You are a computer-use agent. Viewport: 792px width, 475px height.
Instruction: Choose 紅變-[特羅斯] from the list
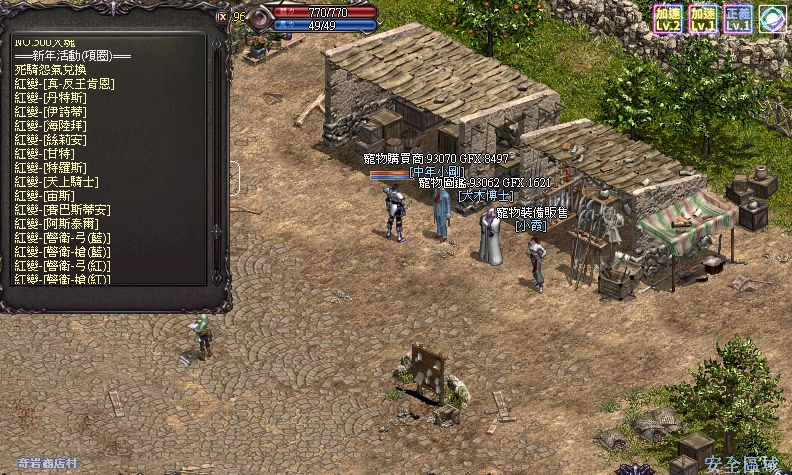(51, 168)
